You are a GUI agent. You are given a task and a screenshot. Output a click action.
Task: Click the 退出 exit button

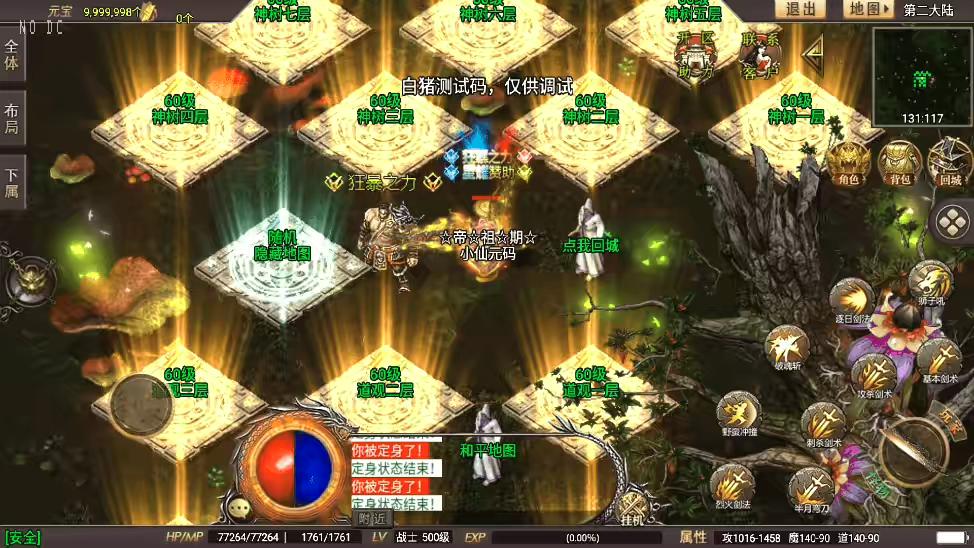(800, 9)
